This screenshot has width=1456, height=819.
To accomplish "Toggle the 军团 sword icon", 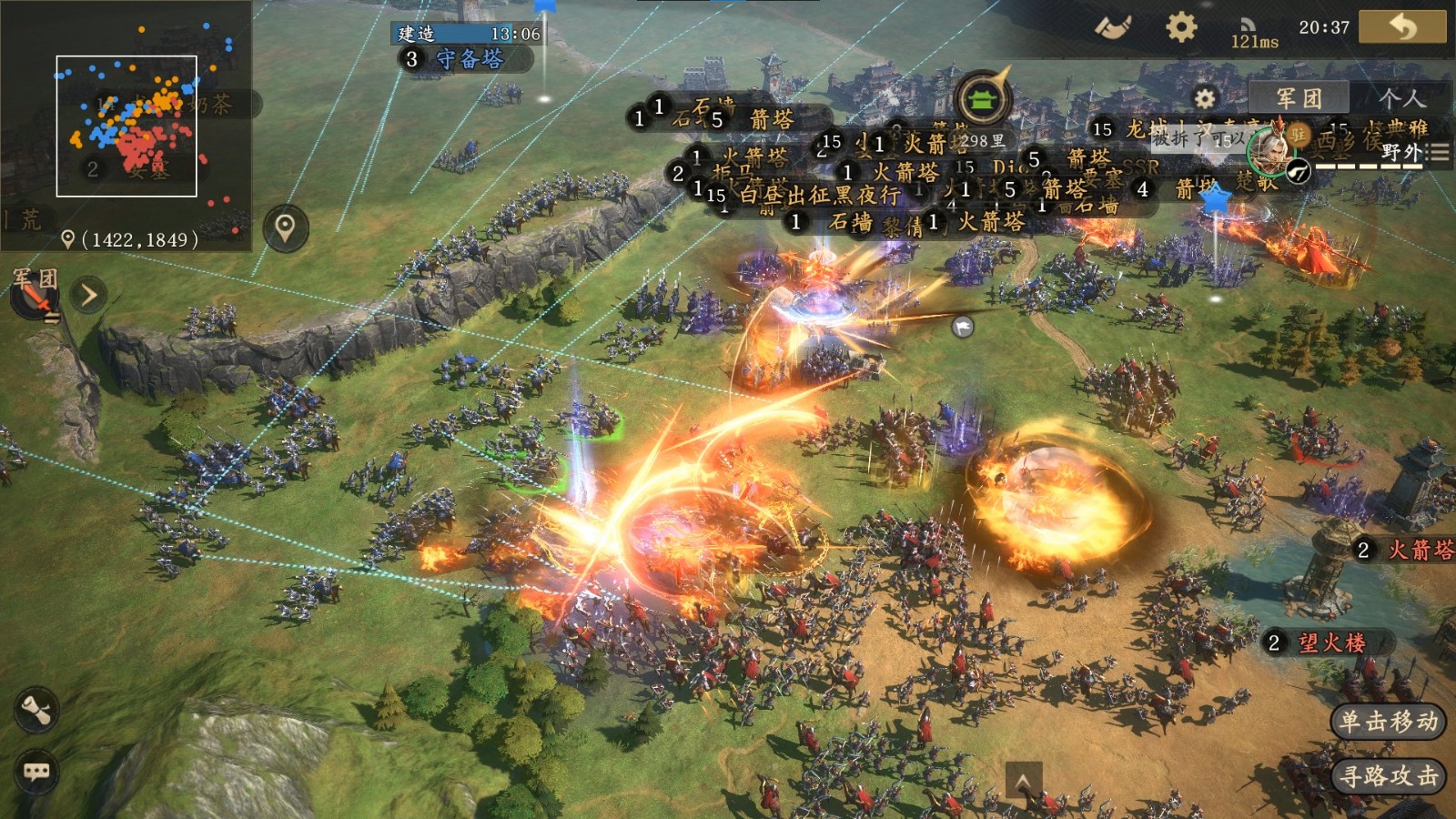I will [x=35, y=297].
